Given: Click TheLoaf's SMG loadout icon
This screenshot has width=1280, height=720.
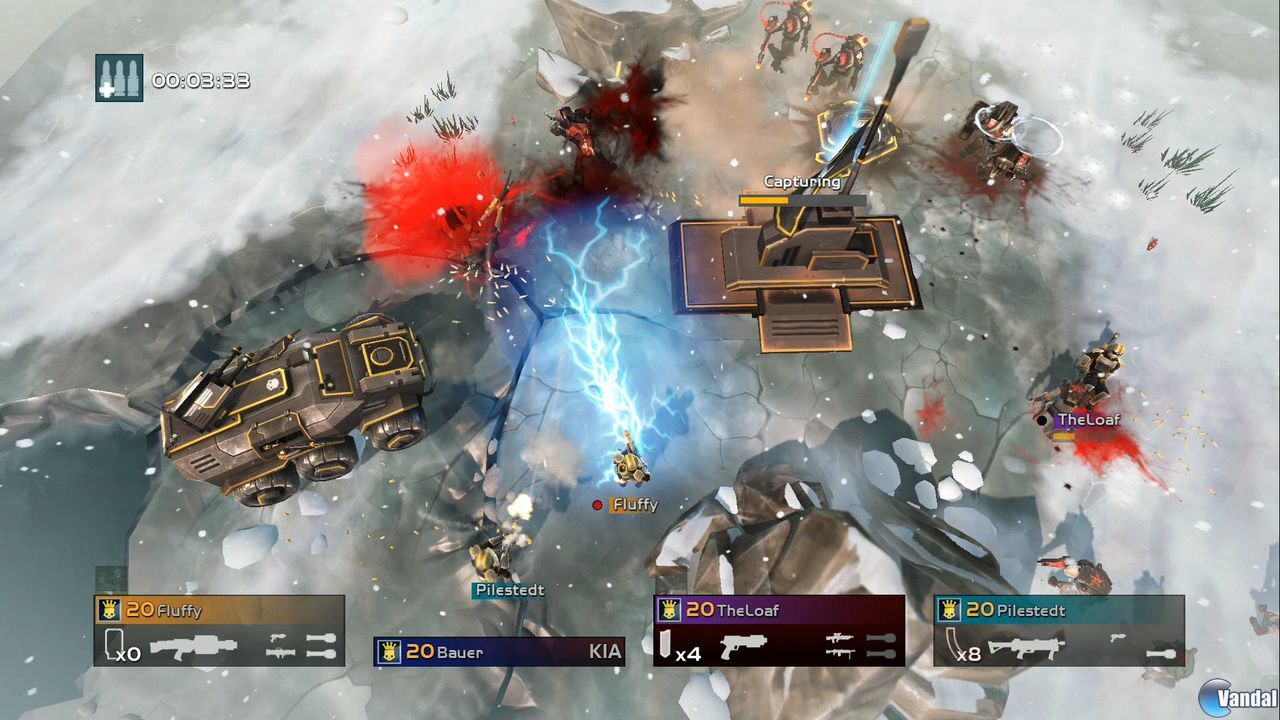Looking at the screenshot, I should tap(840, 654).
